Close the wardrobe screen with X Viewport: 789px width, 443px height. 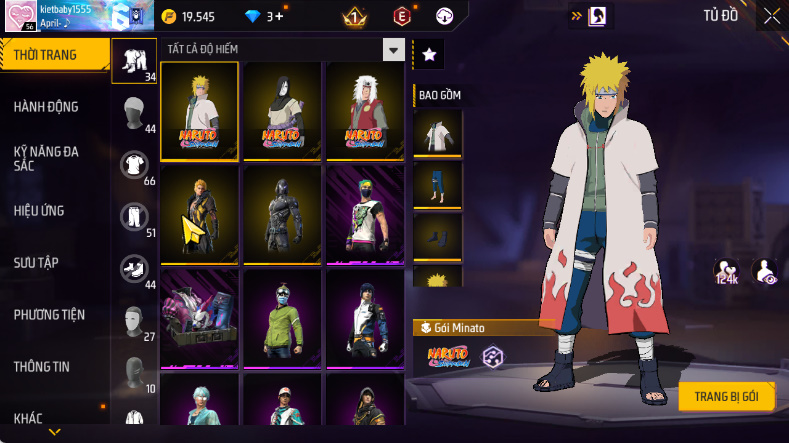pos(772,16)
